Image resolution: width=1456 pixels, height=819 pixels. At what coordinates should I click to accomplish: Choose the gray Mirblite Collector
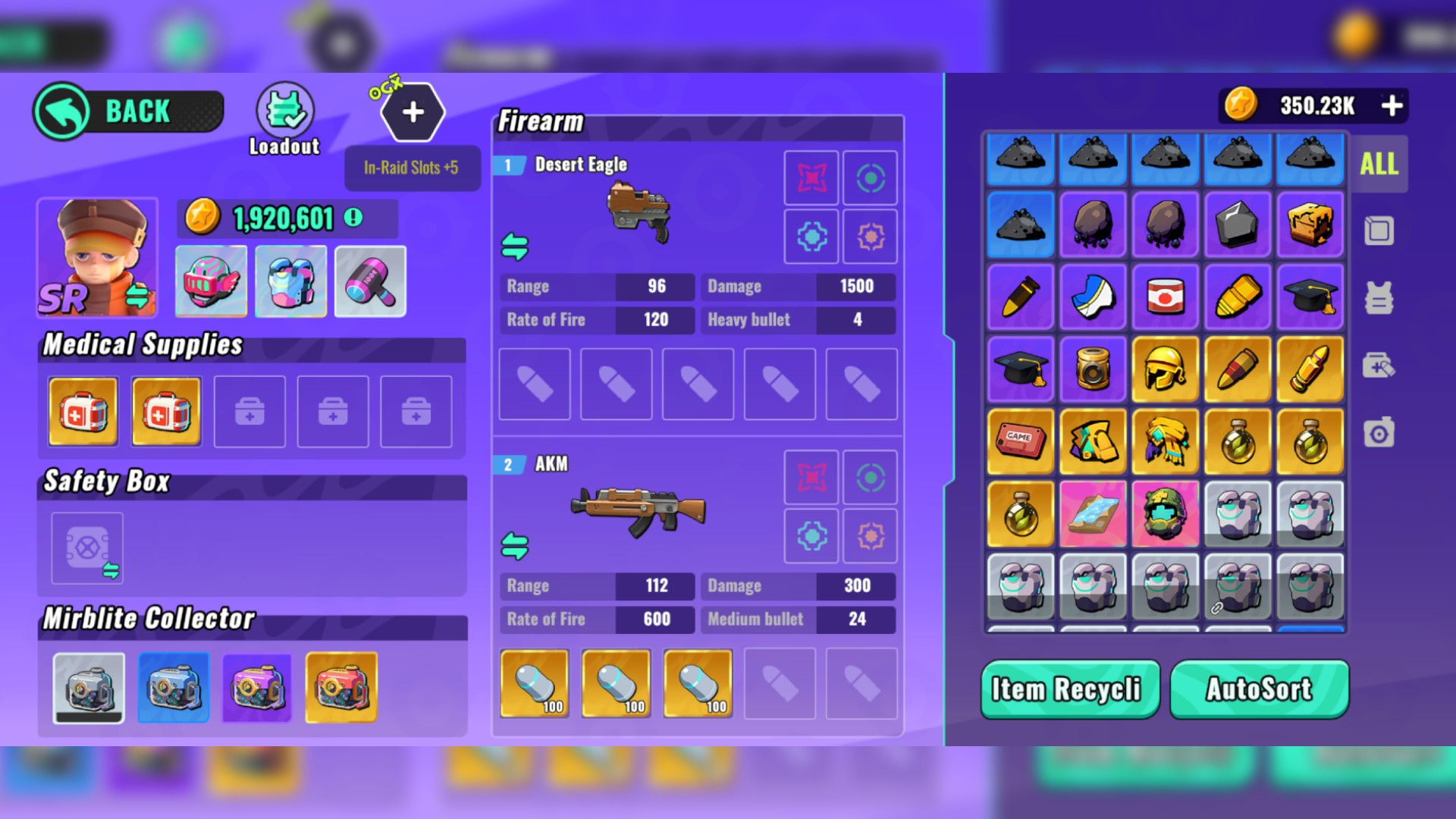pyautogui.click(x=89, y=688)
